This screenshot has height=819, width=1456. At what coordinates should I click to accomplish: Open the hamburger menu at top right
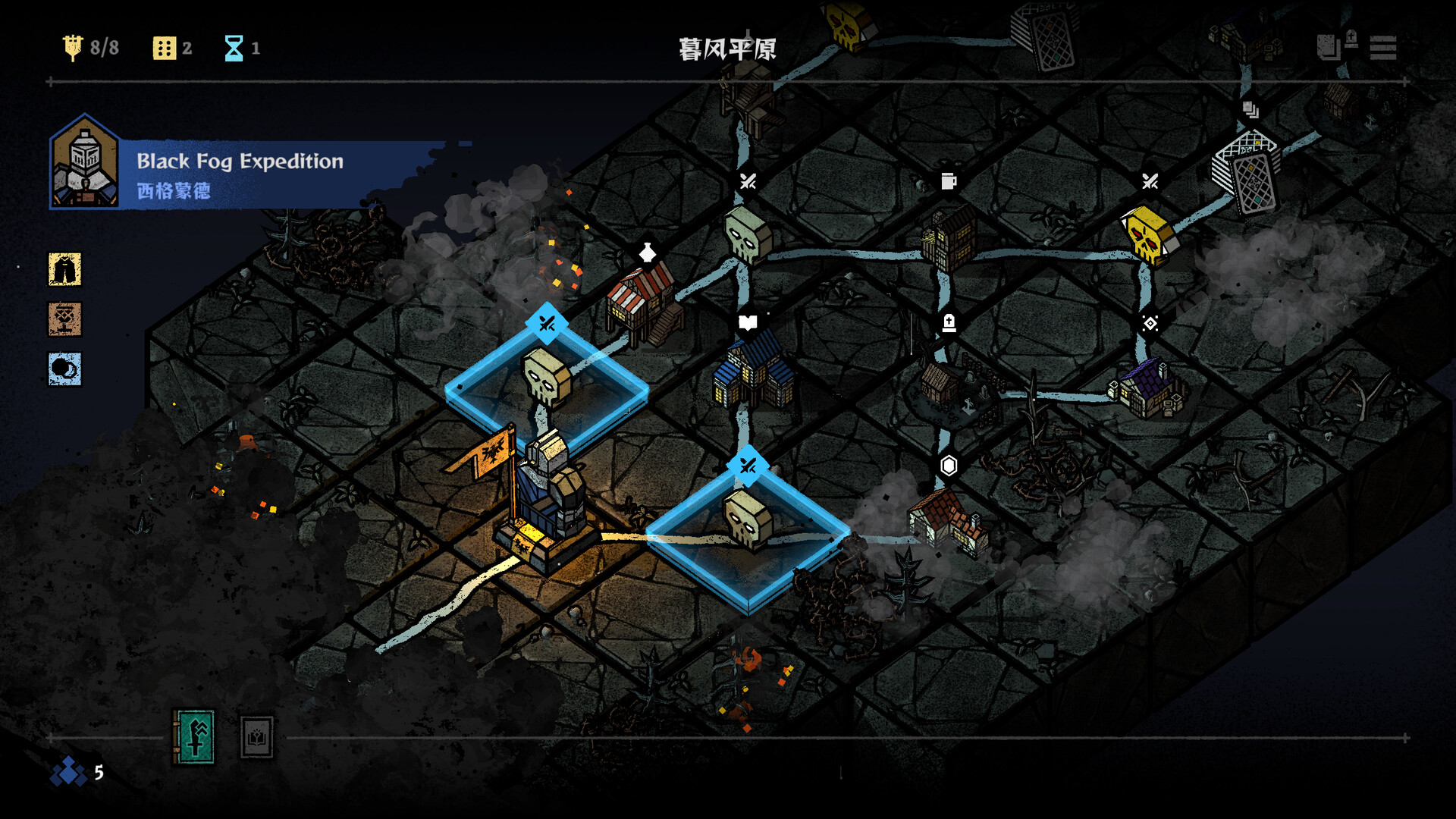click(x=1385, y=49)
